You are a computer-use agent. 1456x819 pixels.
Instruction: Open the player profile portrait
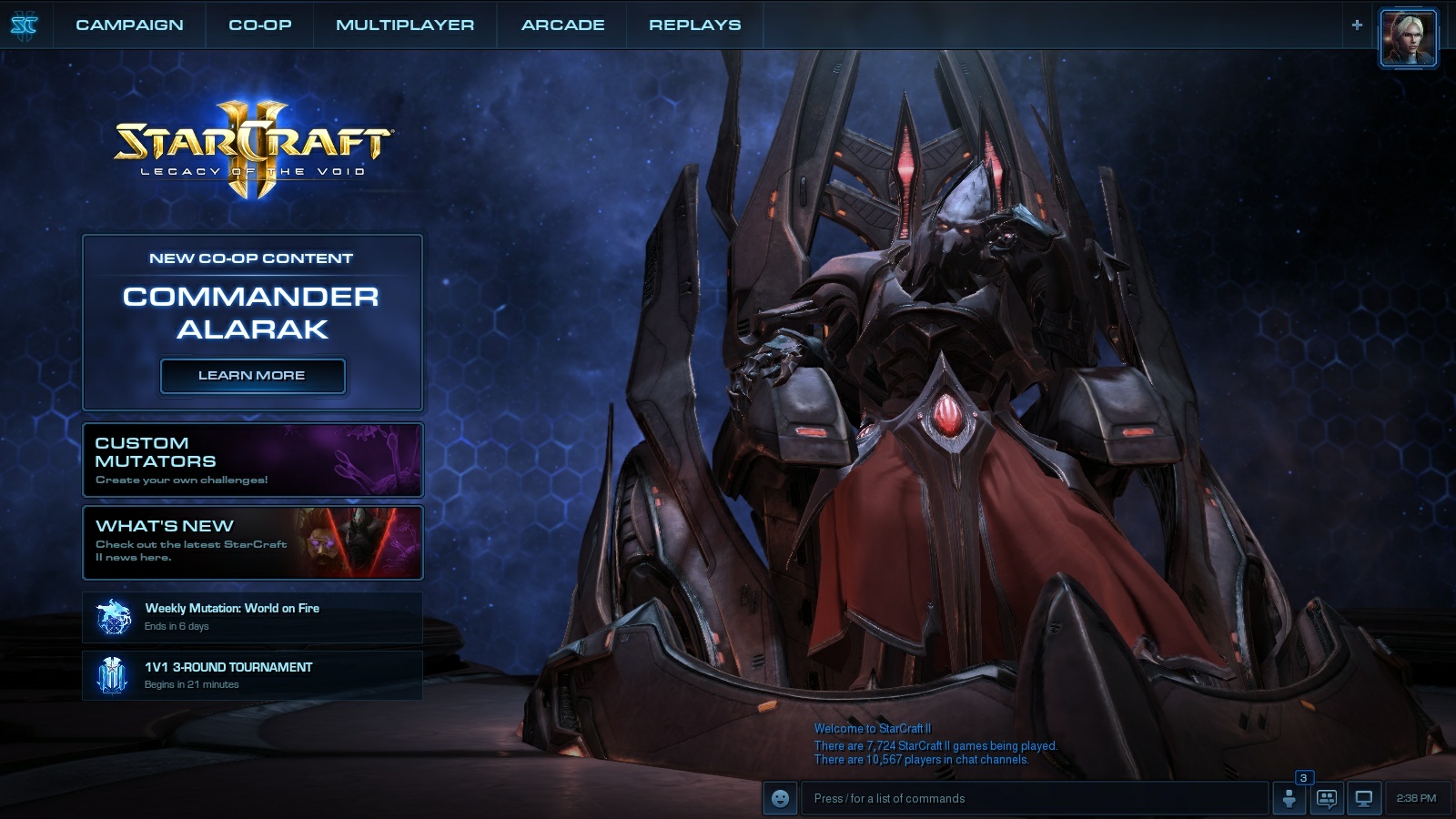coord(1408,37)
